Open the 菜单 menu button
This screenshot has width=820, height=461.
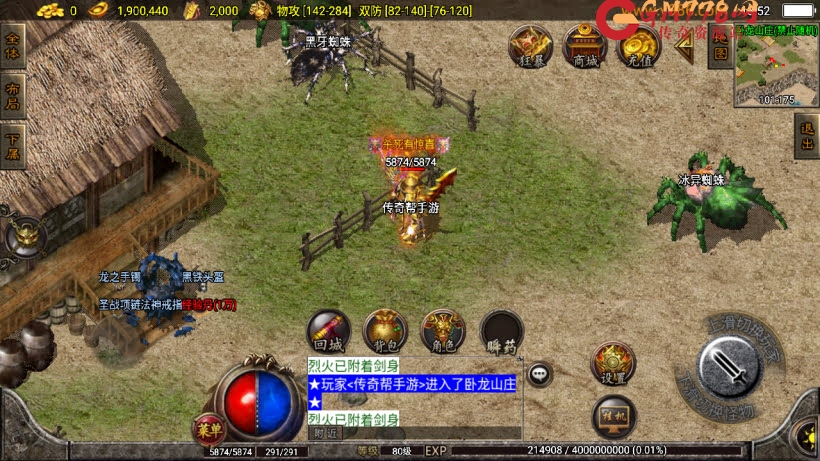click(209, 429)
